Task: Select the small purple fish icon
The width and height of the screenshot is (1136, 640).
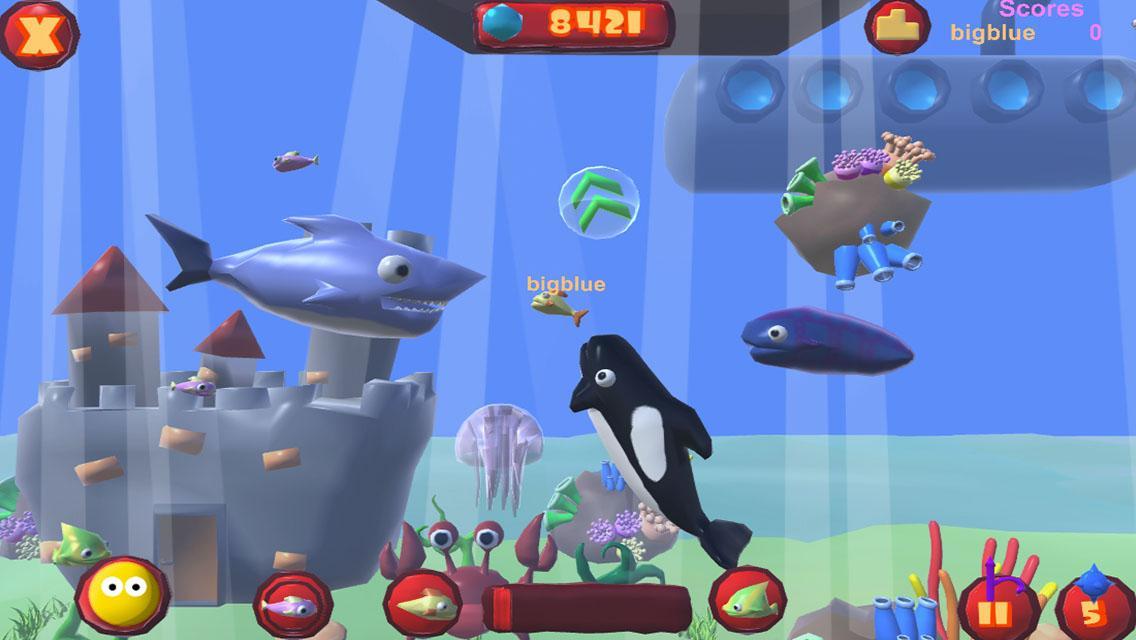Action: (x=292, y=604)
